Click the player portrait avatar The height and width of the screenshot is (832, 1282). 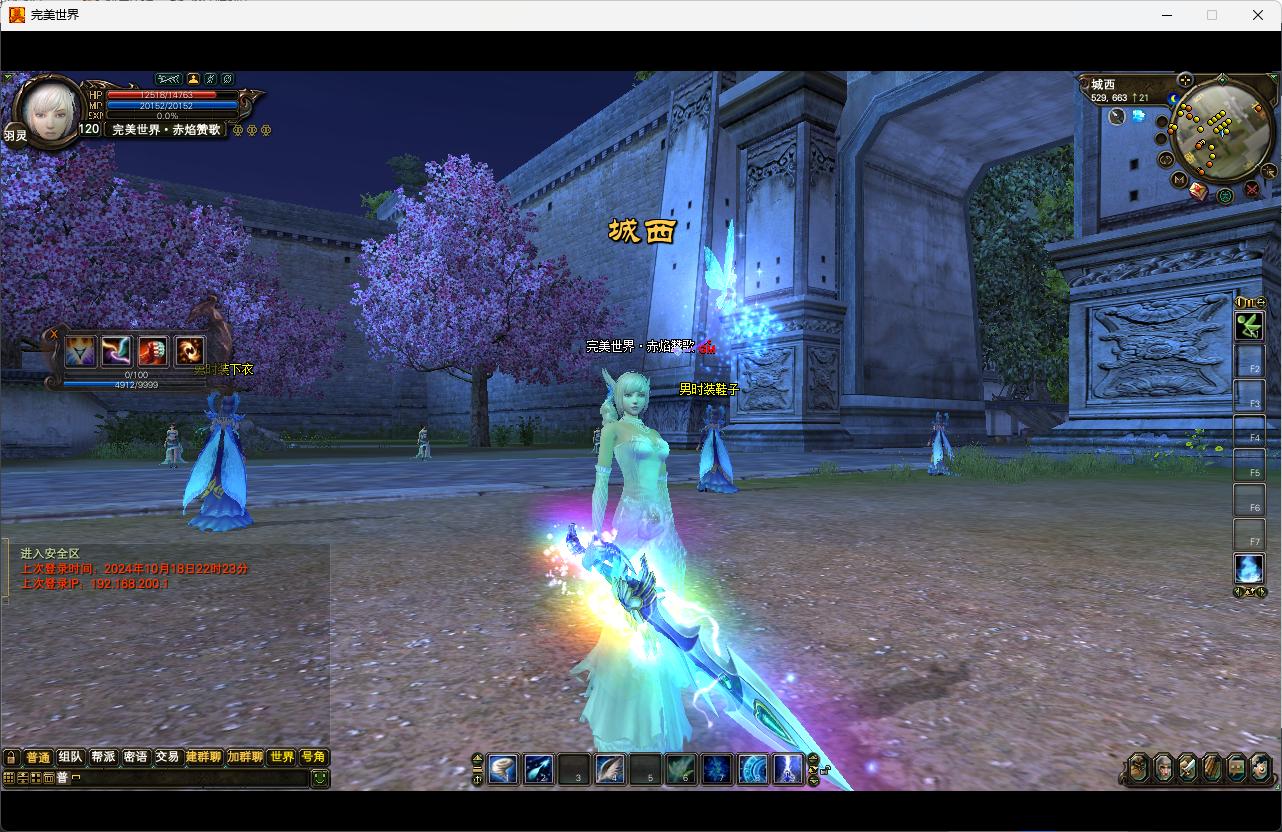(48, 110)
